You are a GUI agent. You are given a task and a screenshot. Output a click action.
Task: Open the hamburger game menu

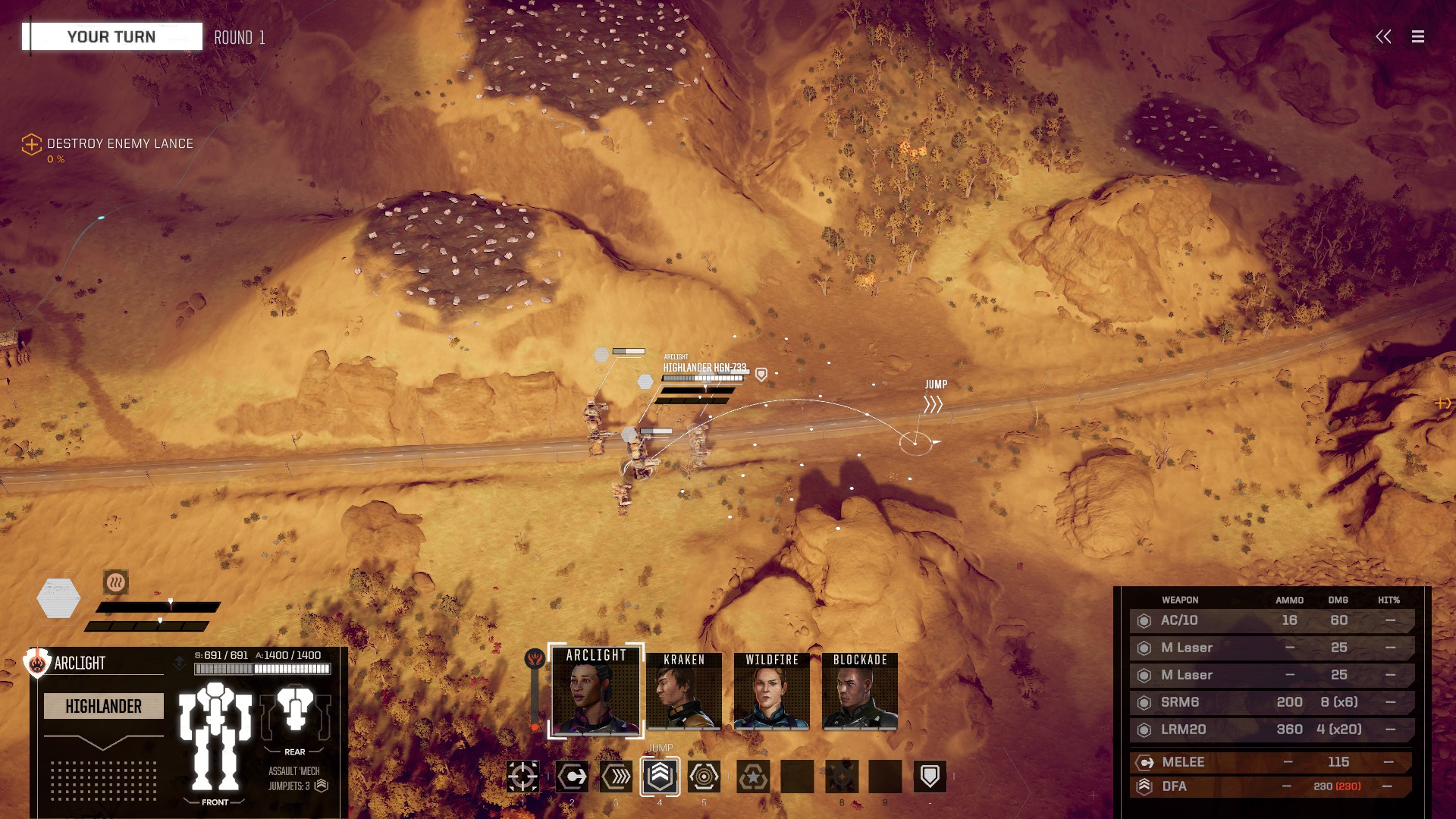tap(1417, 36)
